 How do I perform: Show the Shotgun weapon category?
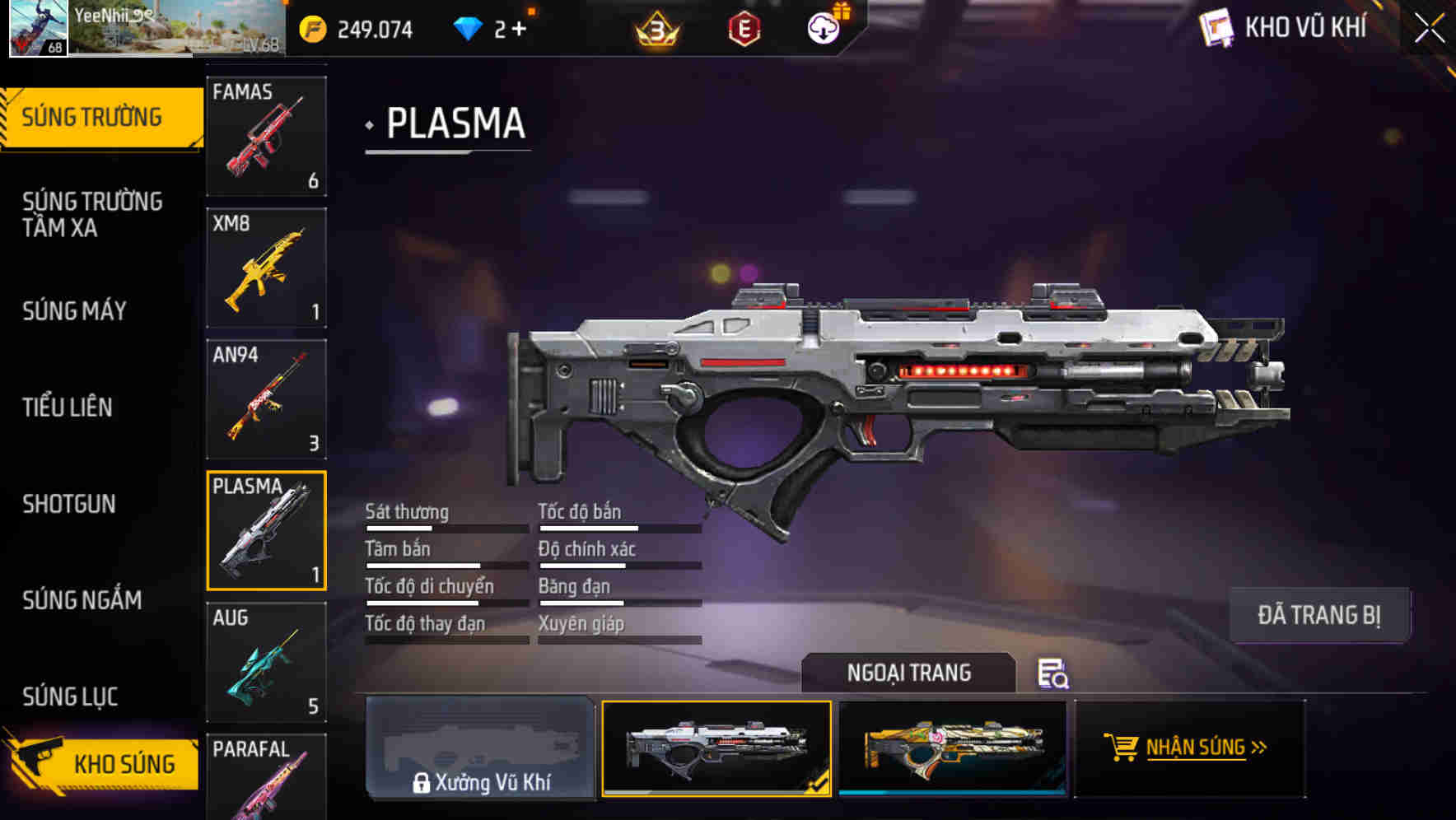tap(69, 504)
